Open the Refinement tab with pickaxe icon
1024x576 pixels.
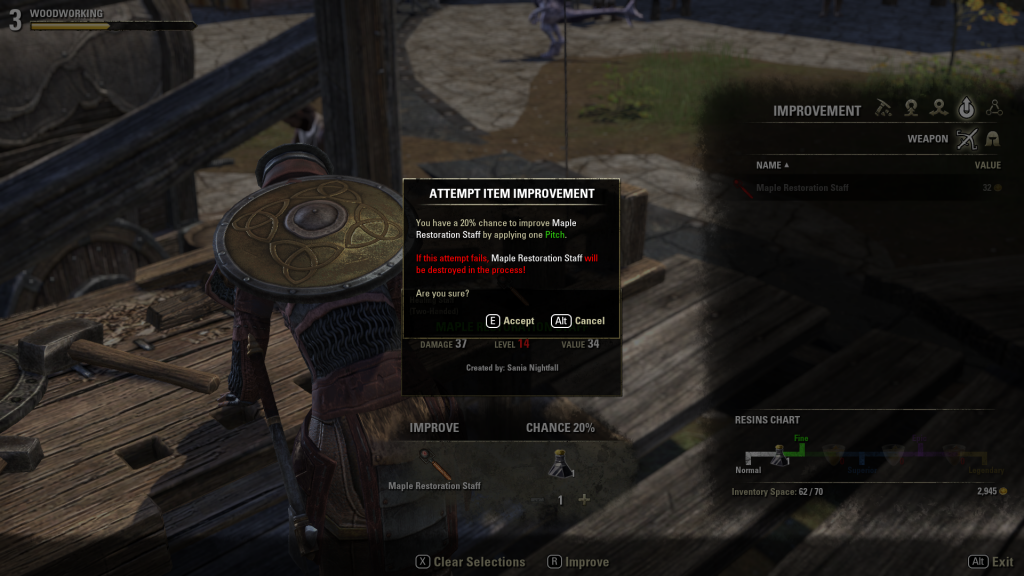(883, 108)
